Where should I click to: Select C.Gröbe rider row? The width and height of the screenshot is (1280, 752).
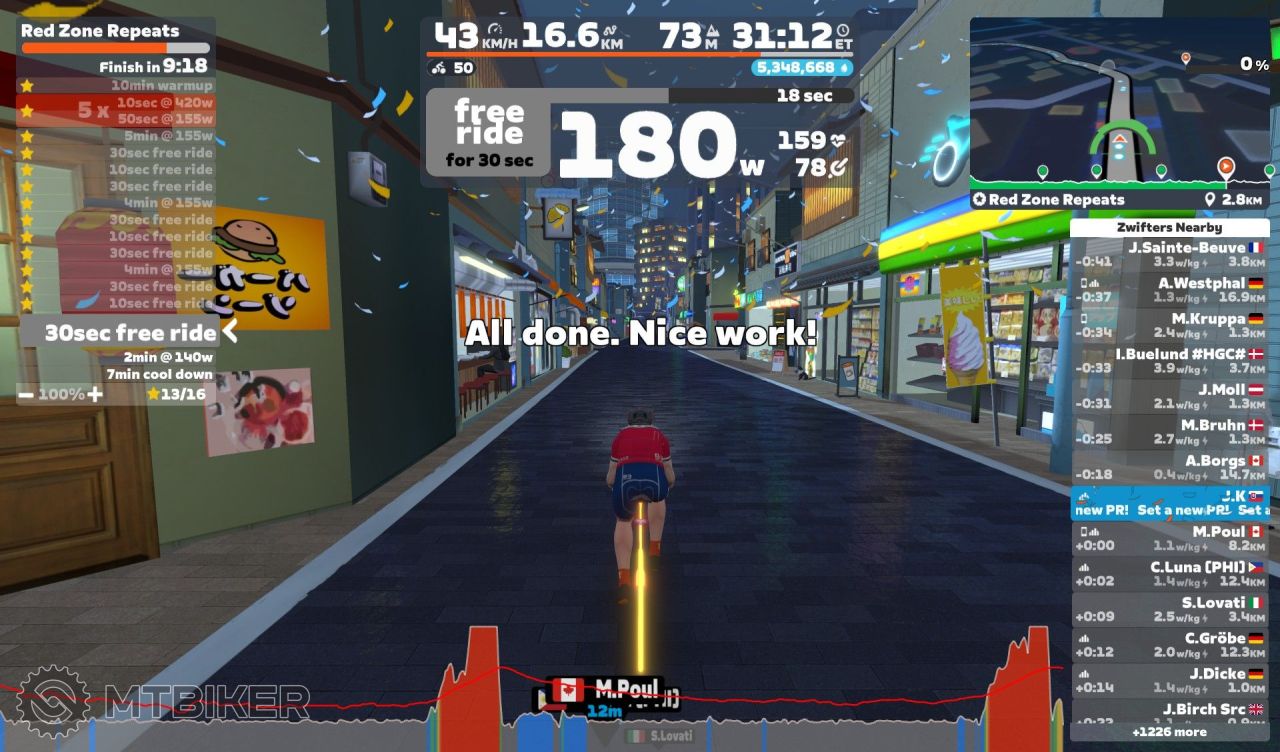point(1169,645)
